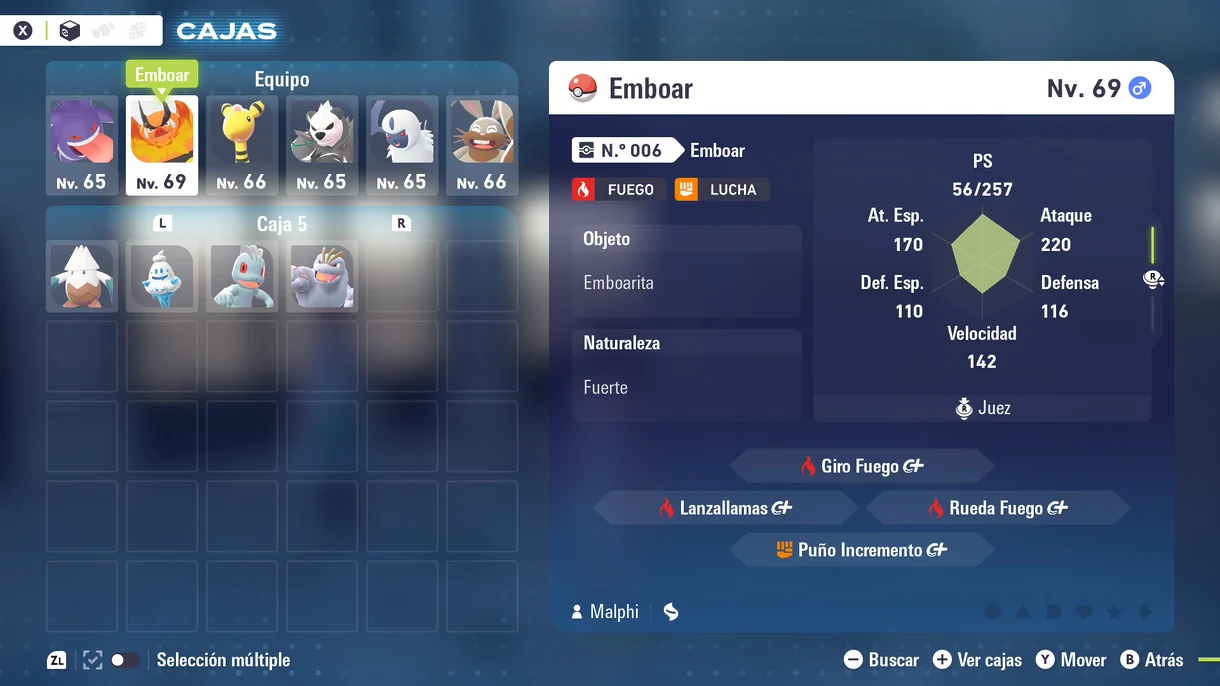1220x686 pixels.
Task: Activate the Mover option
Action: pos(1070,660)
